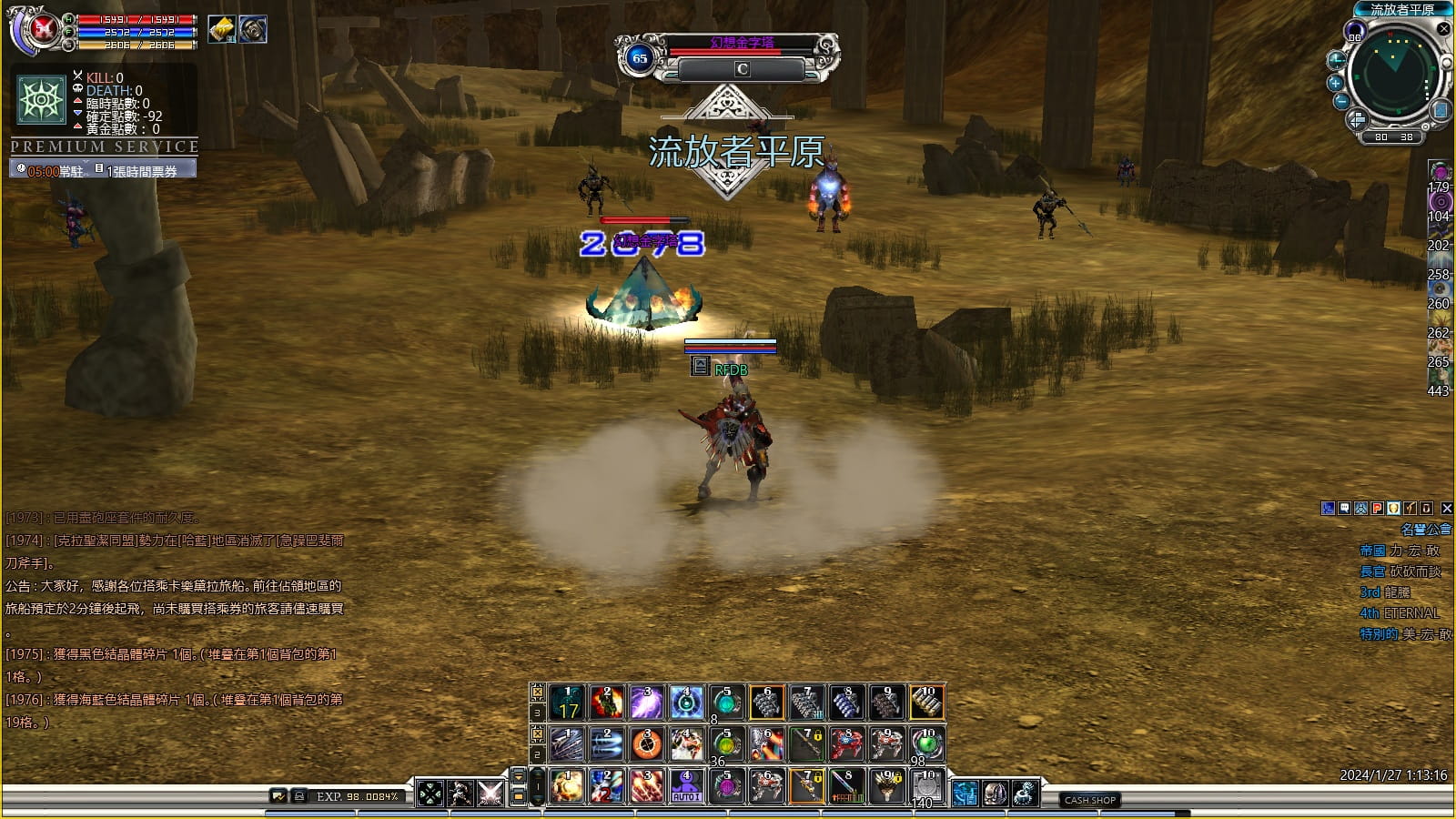Open the CASH SHOP
The image size is (1456, 819).
coord(1090,800)
